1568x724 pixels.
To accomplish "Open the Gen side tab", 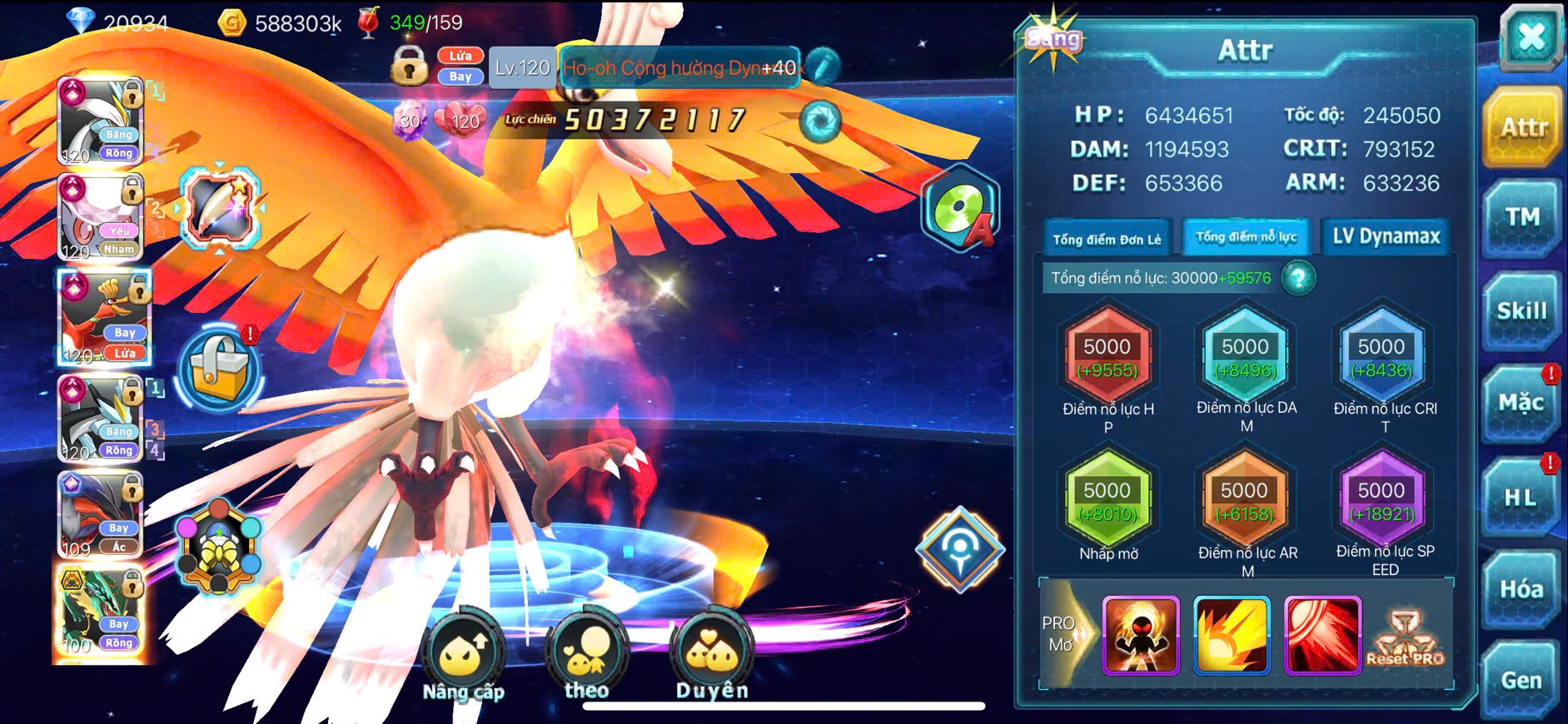I will click(x=1521, y=681).
